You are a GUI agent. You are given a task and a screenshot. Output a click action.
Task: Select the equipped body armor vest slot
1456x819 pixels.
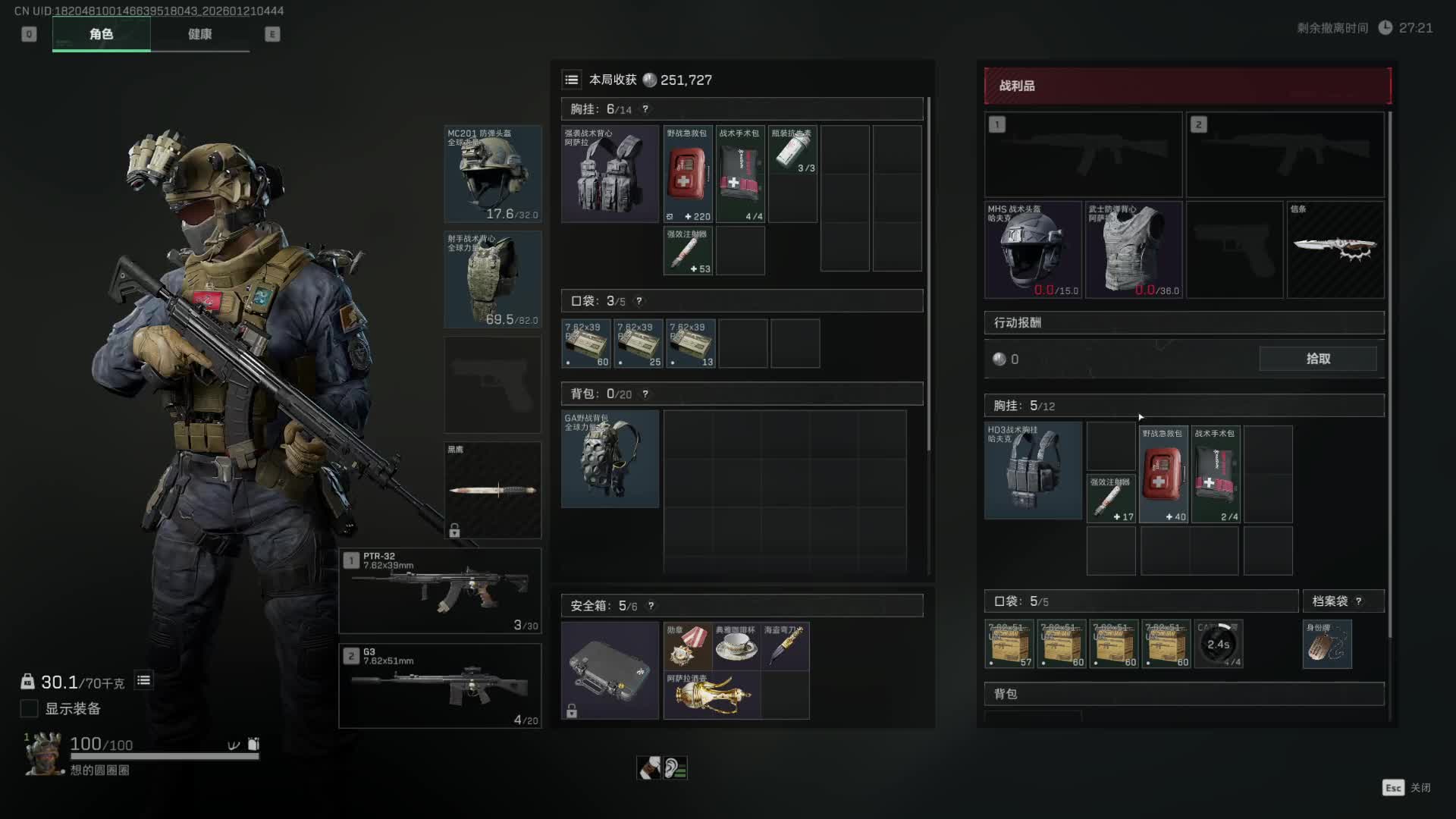(x=493, y=279)
